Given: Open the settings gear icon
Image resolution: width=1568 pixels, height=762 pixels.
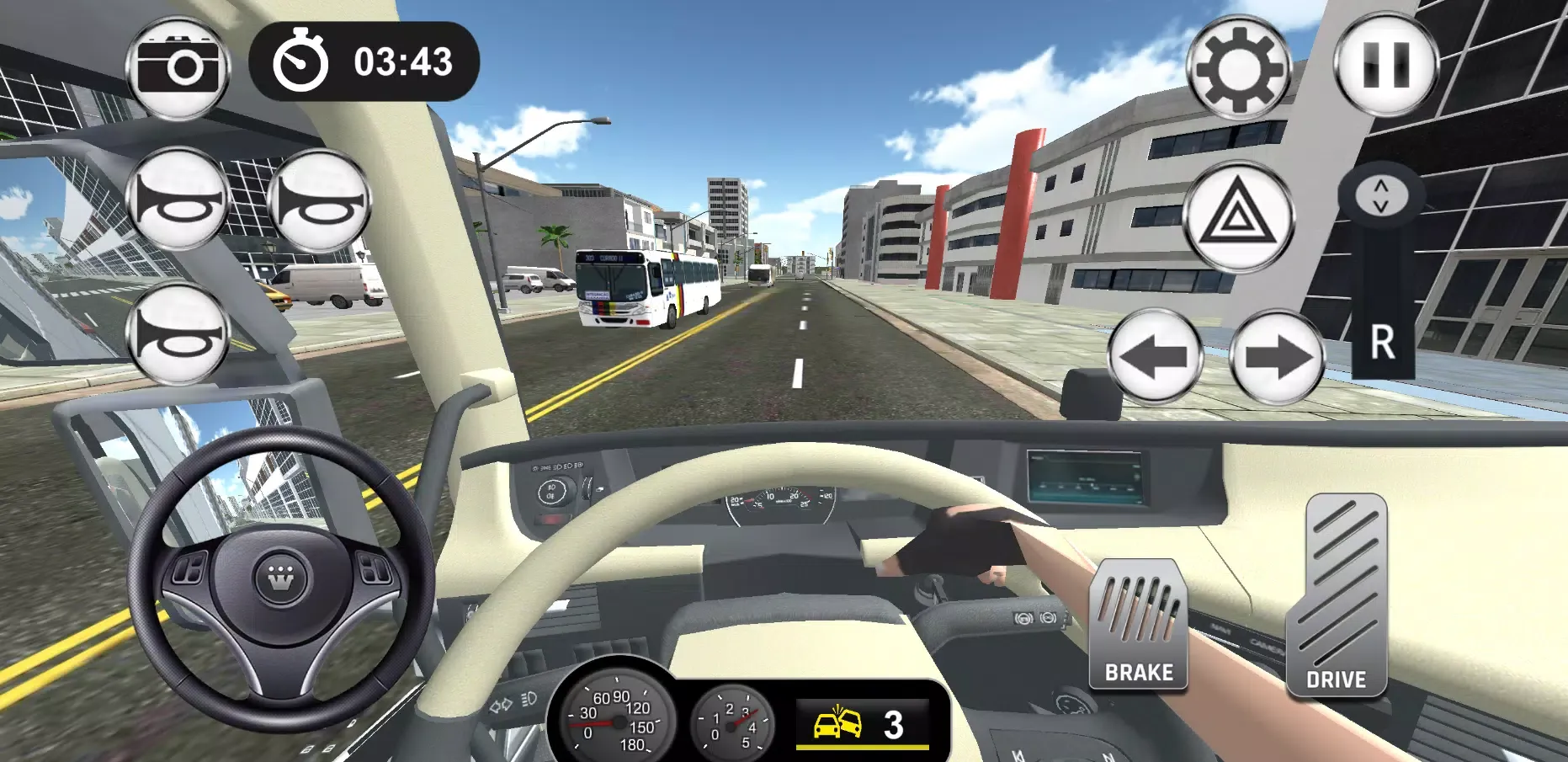Looking at the screenshot, I should (1240, 64).
